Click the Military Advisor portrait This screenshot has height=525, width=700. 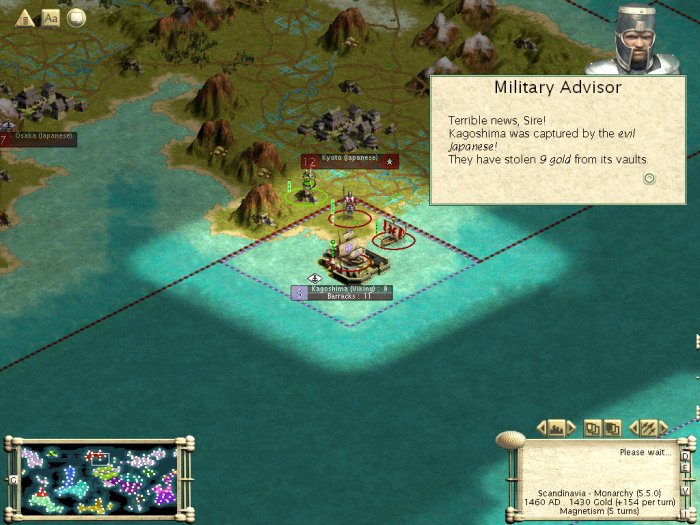point(634,38)
